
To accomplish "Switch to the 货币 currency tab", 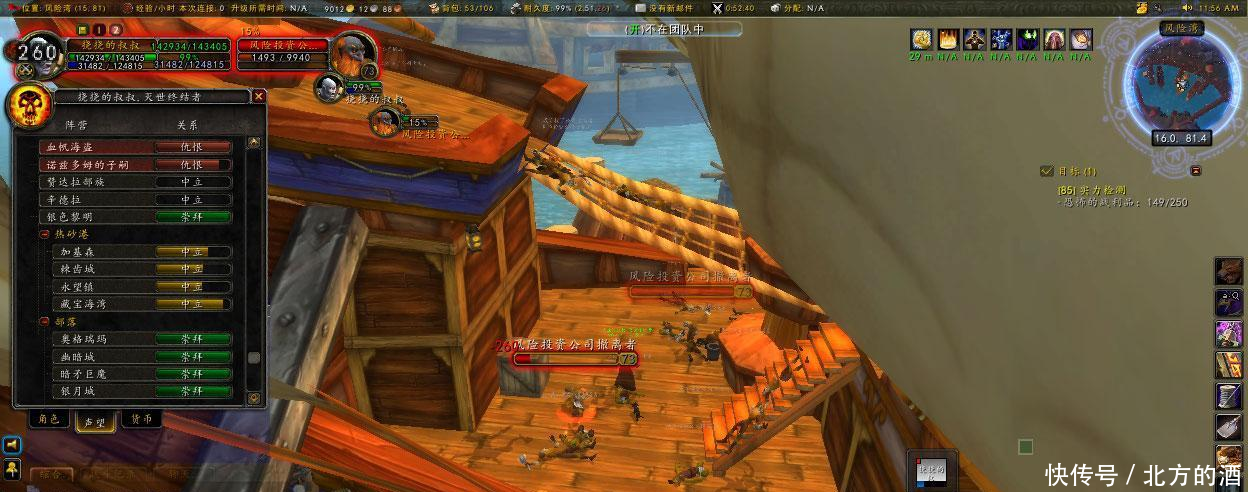I will [141, 419].
